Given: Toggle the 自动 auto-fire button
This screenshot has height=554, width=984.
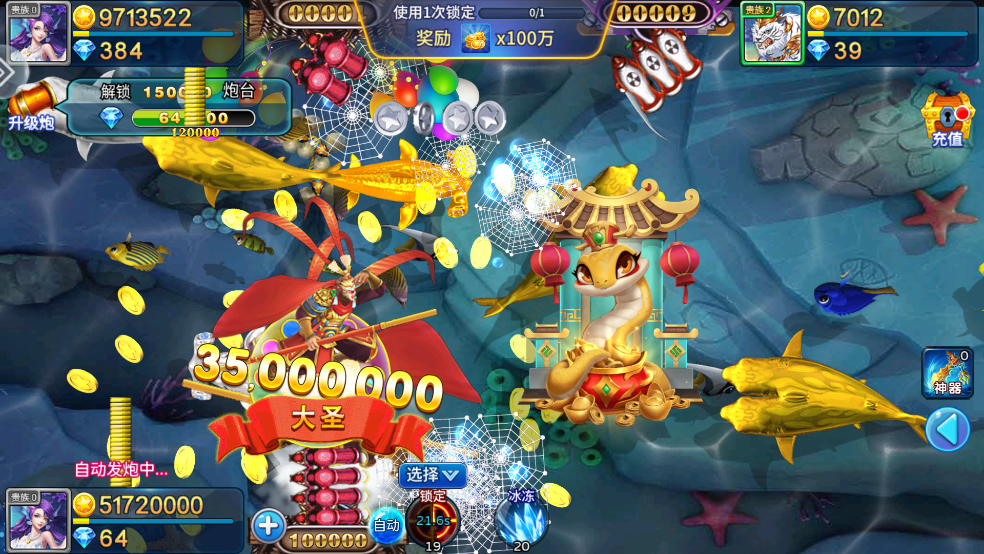Looking at the screenshot, I should click(x=387, y=524).
